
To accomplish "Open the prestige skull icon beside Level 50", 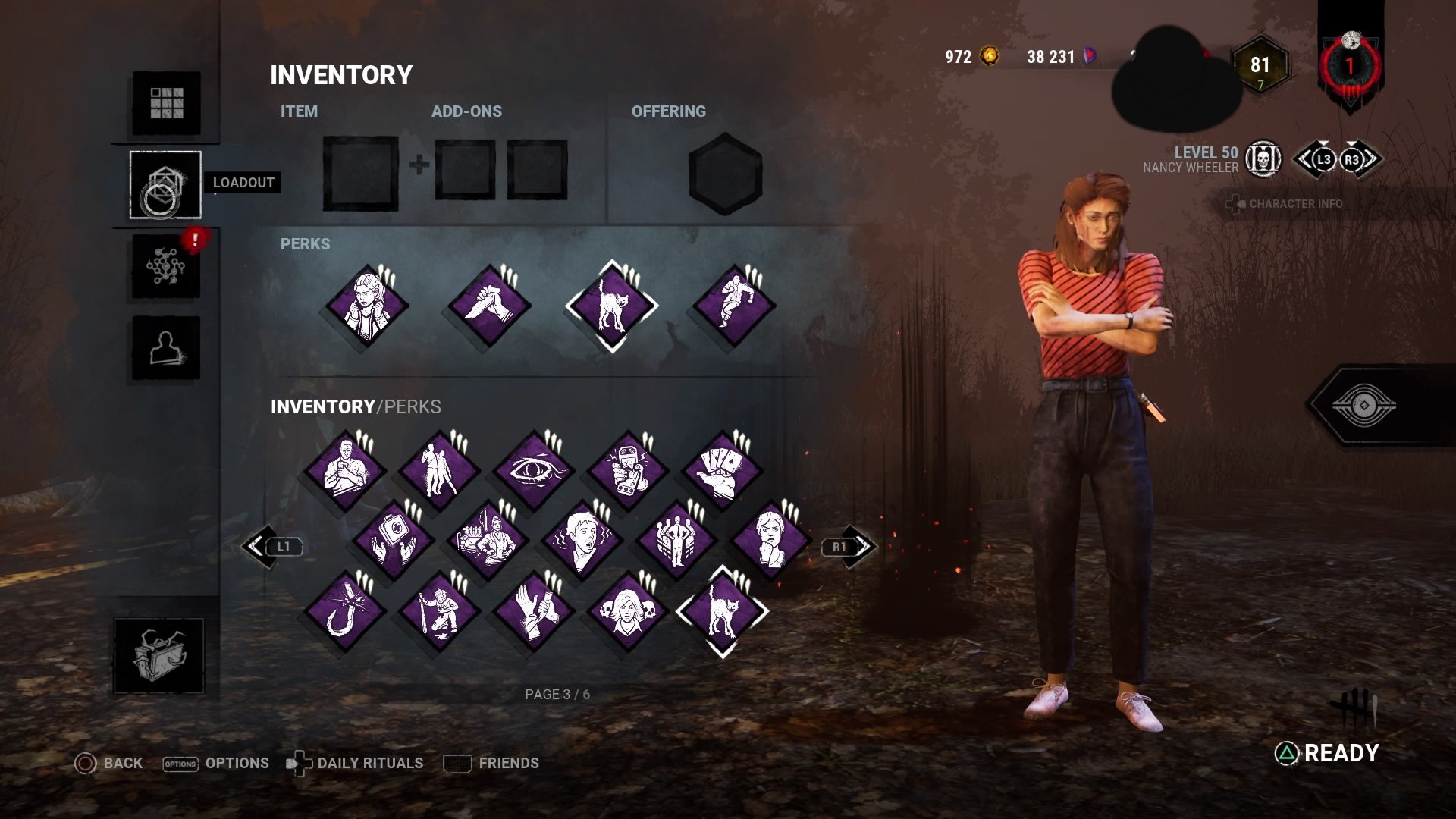I will click(1263, 159).
